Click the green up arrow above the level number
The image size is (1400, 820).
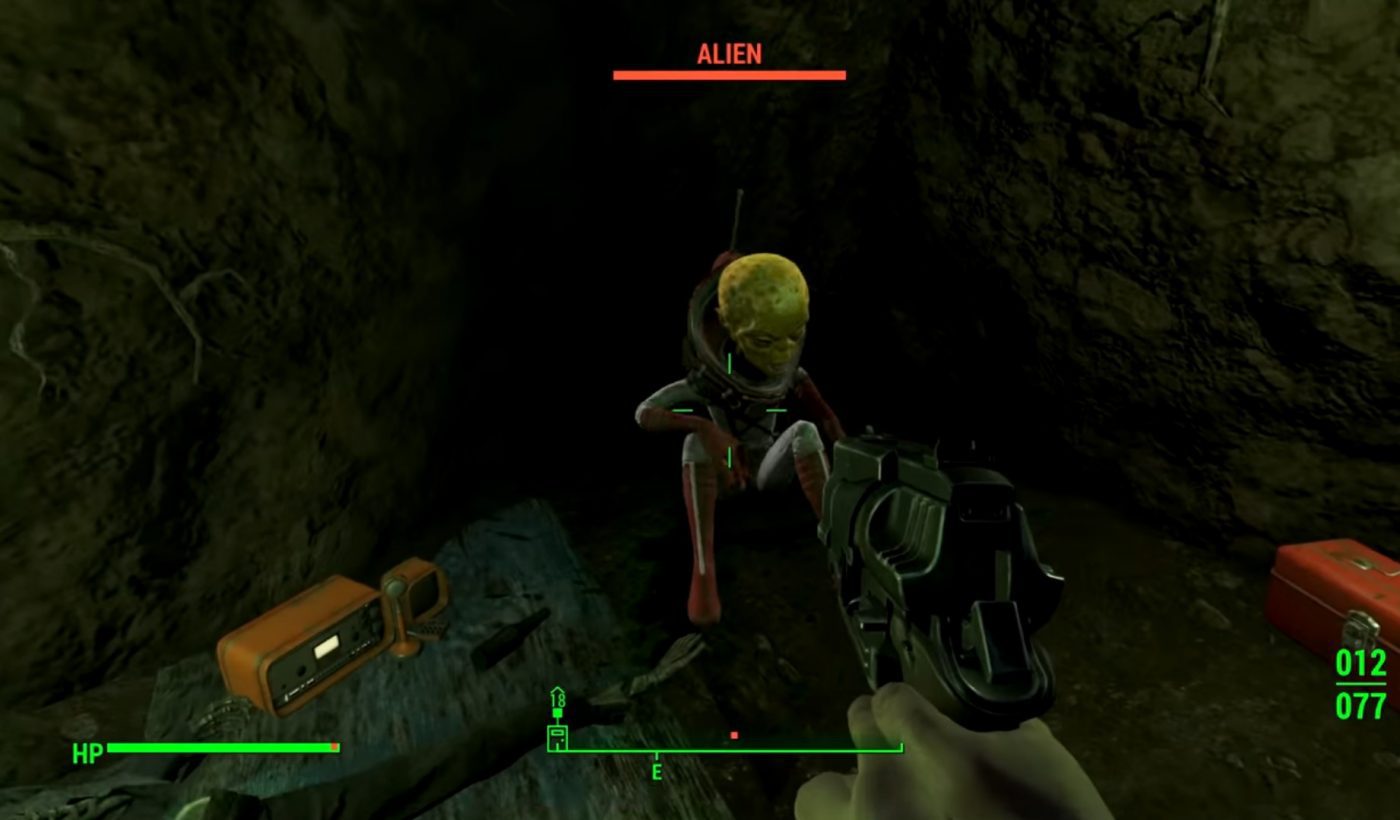pos(557,690)
